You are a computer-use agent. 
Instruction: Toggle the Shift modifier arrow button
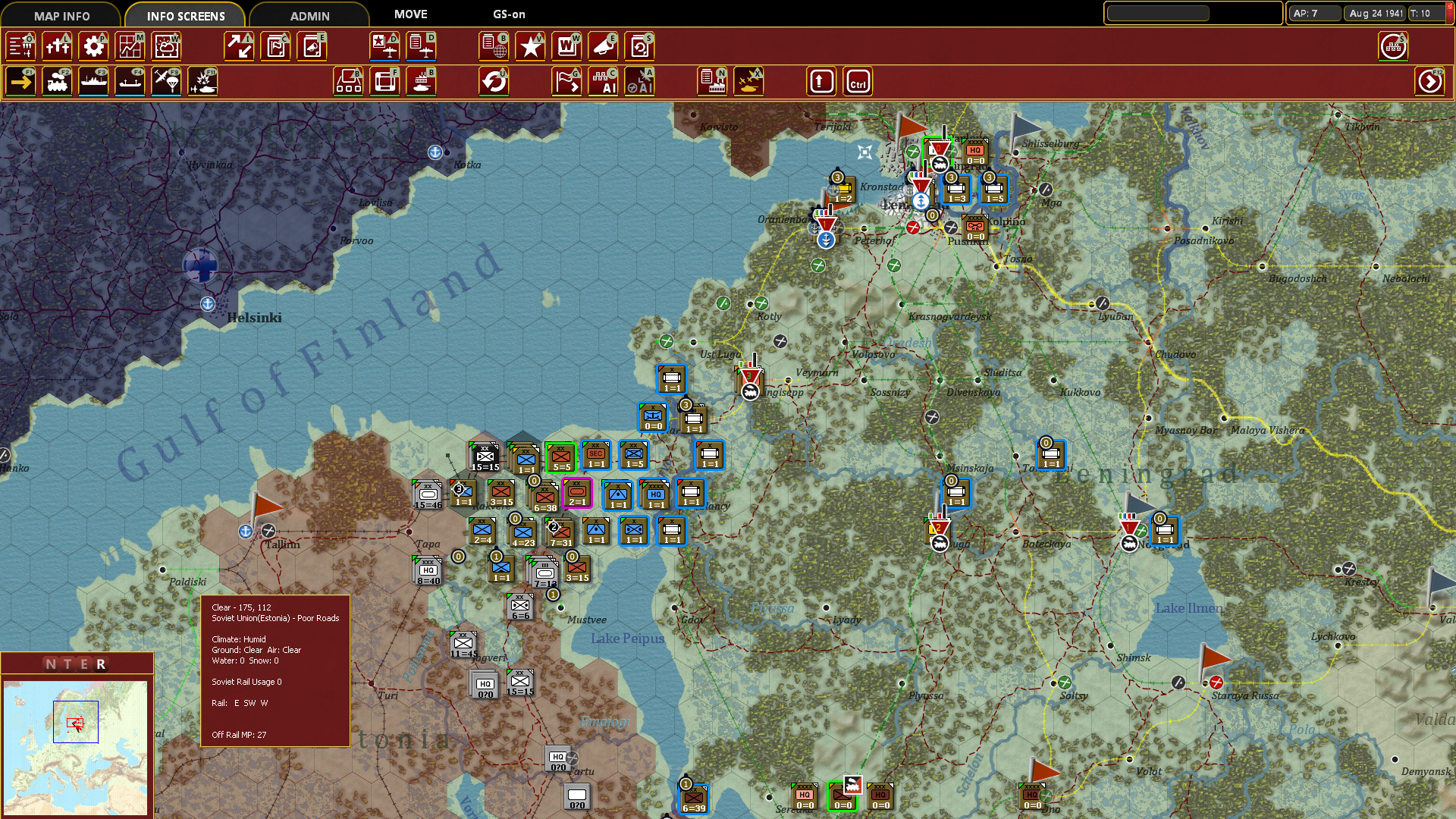pyautogui.click(x=821, y=81)
